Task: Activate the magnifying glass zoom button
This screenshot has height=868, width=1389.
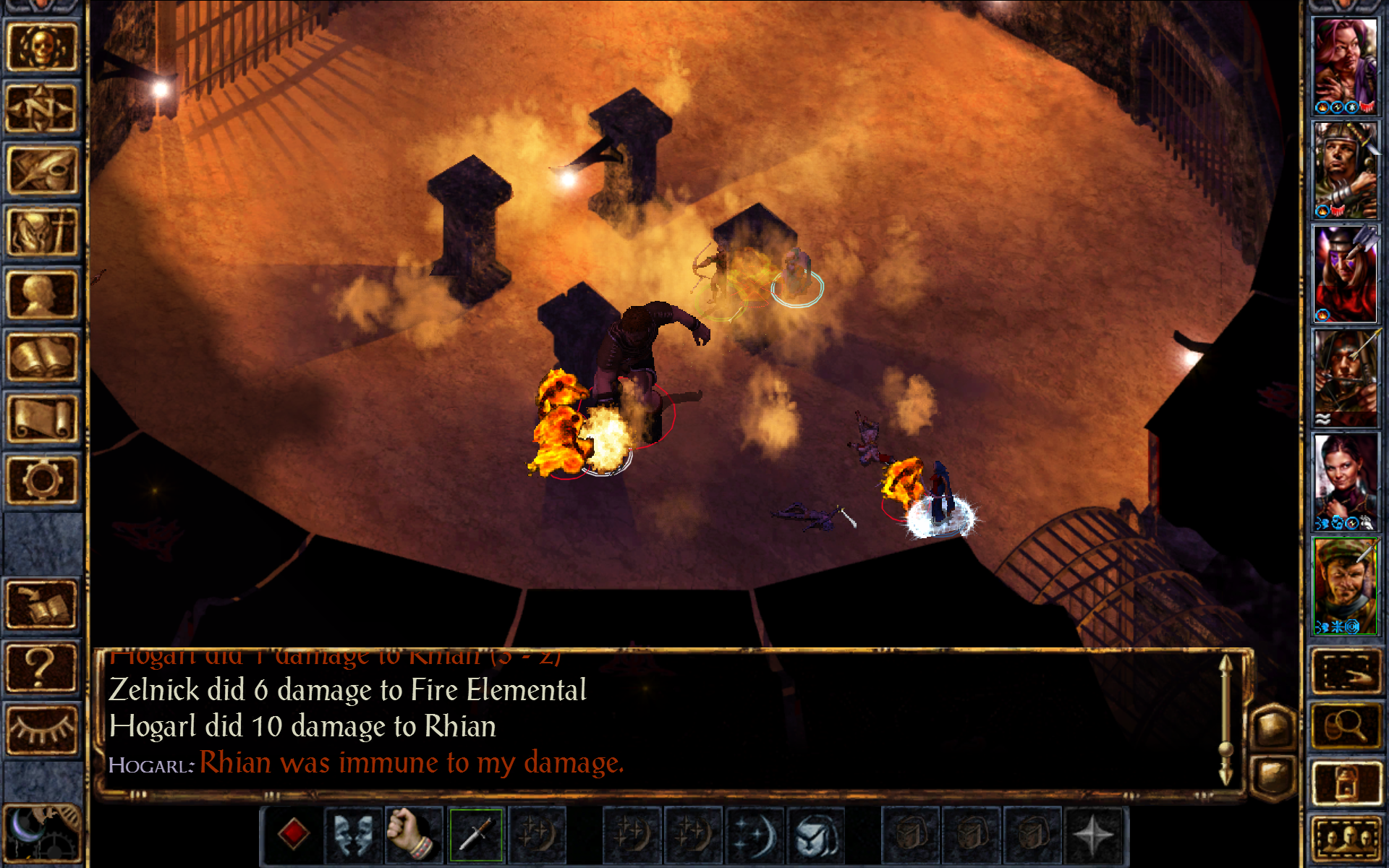Action: [1346, 726]
